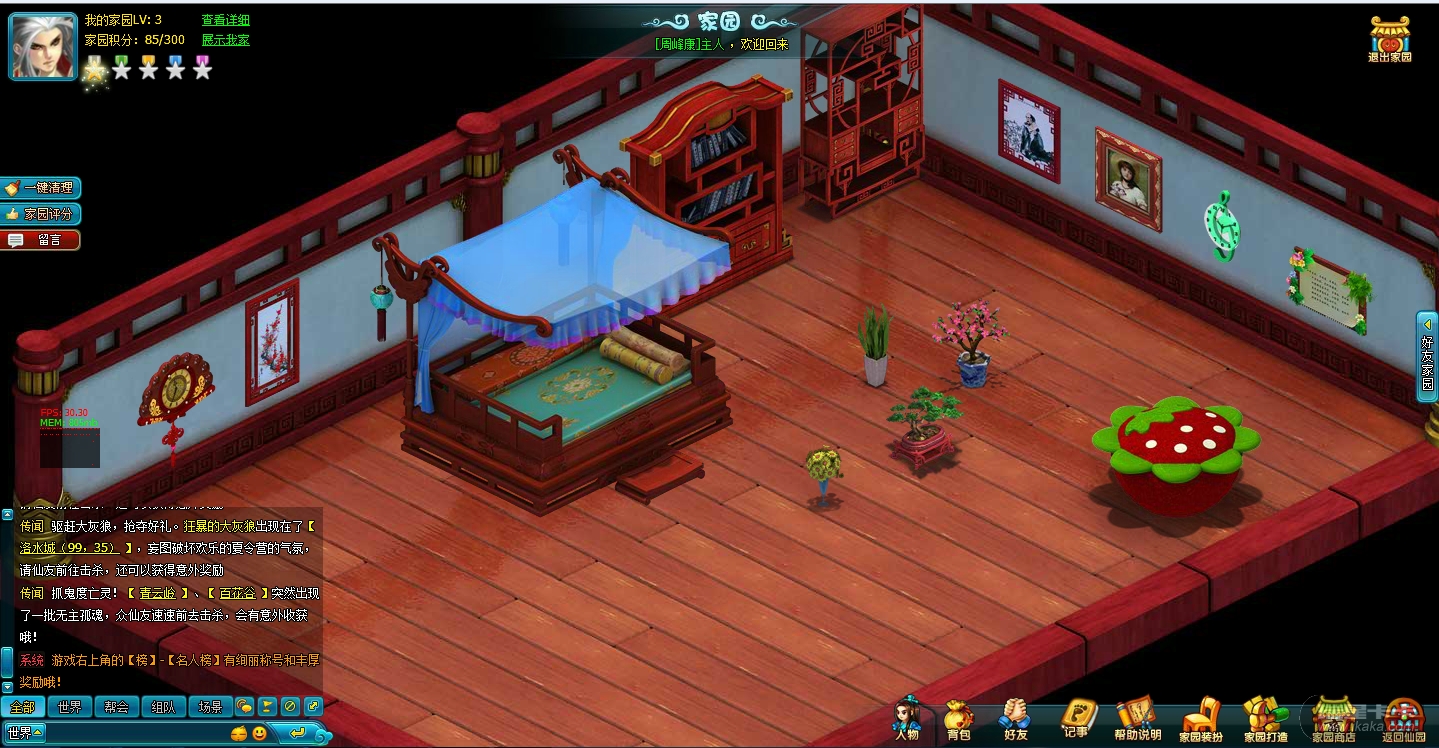
Task: Open the 背包 backpack
Action: 958,719
